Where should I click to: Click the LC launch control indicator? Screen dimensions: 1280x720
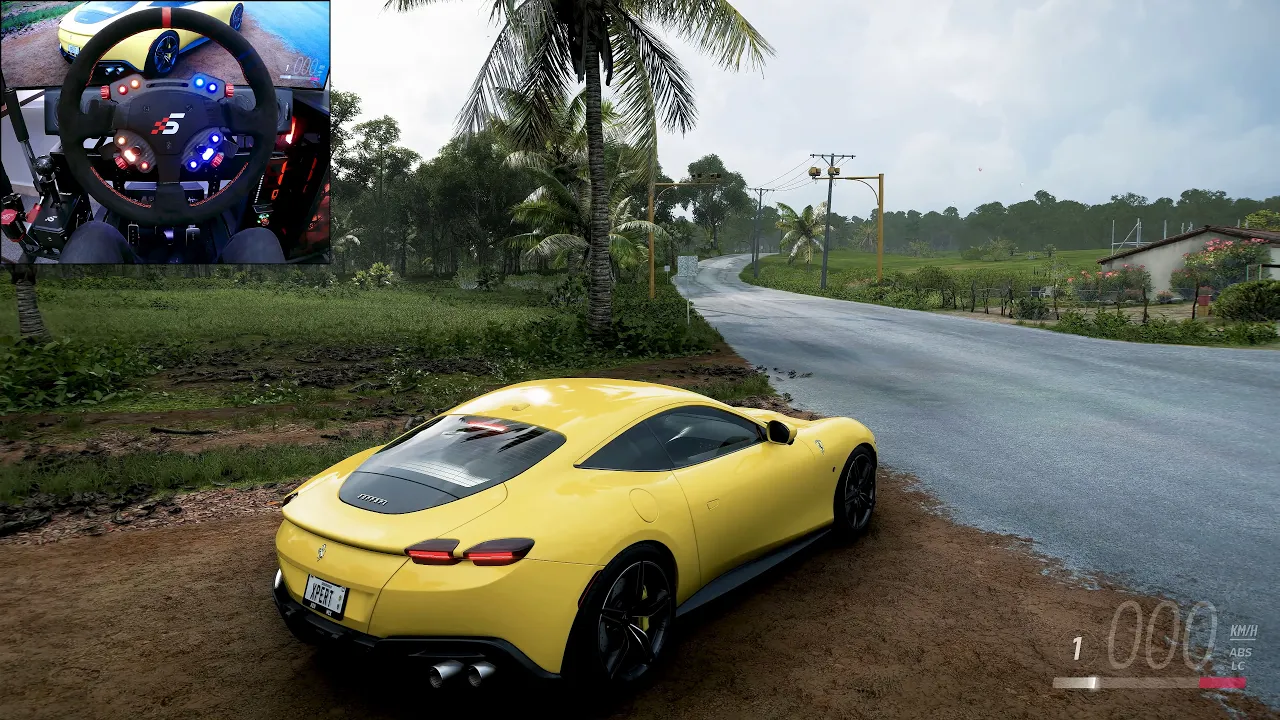tap(1239, 666)
